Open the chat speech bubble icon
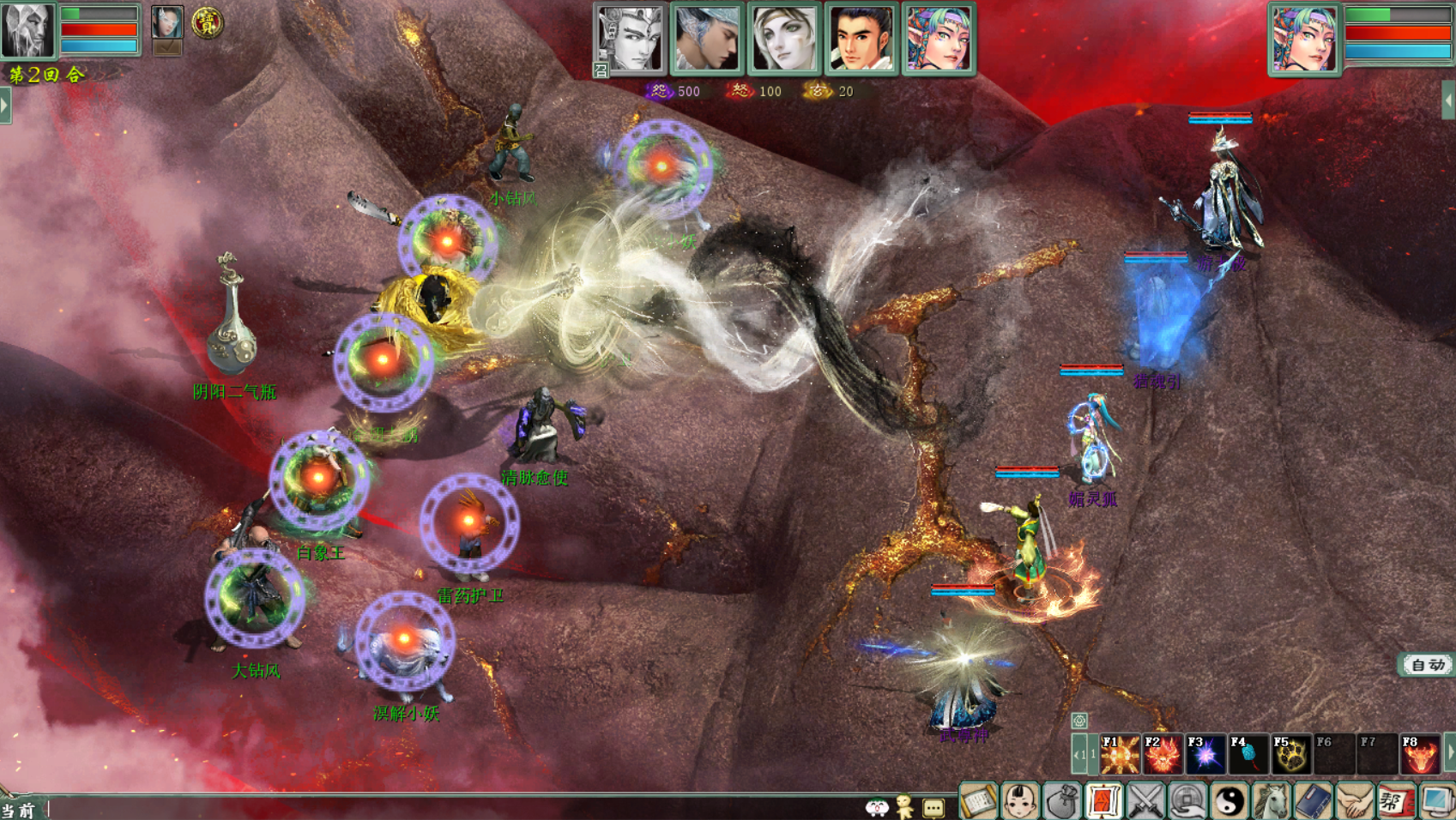 933,807
